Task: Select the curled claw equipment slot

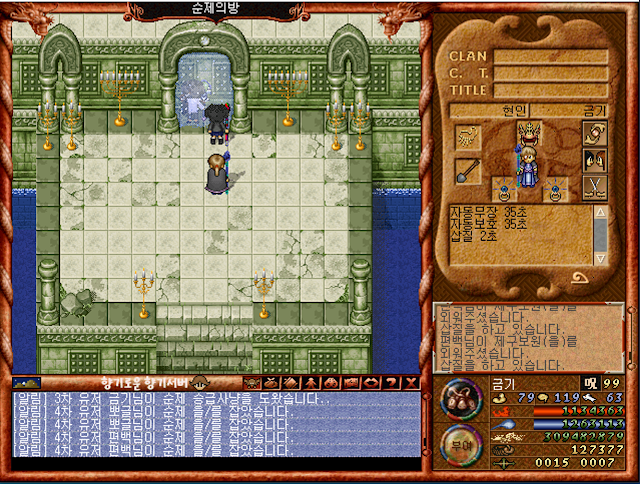Action: (x=467, y=135)
